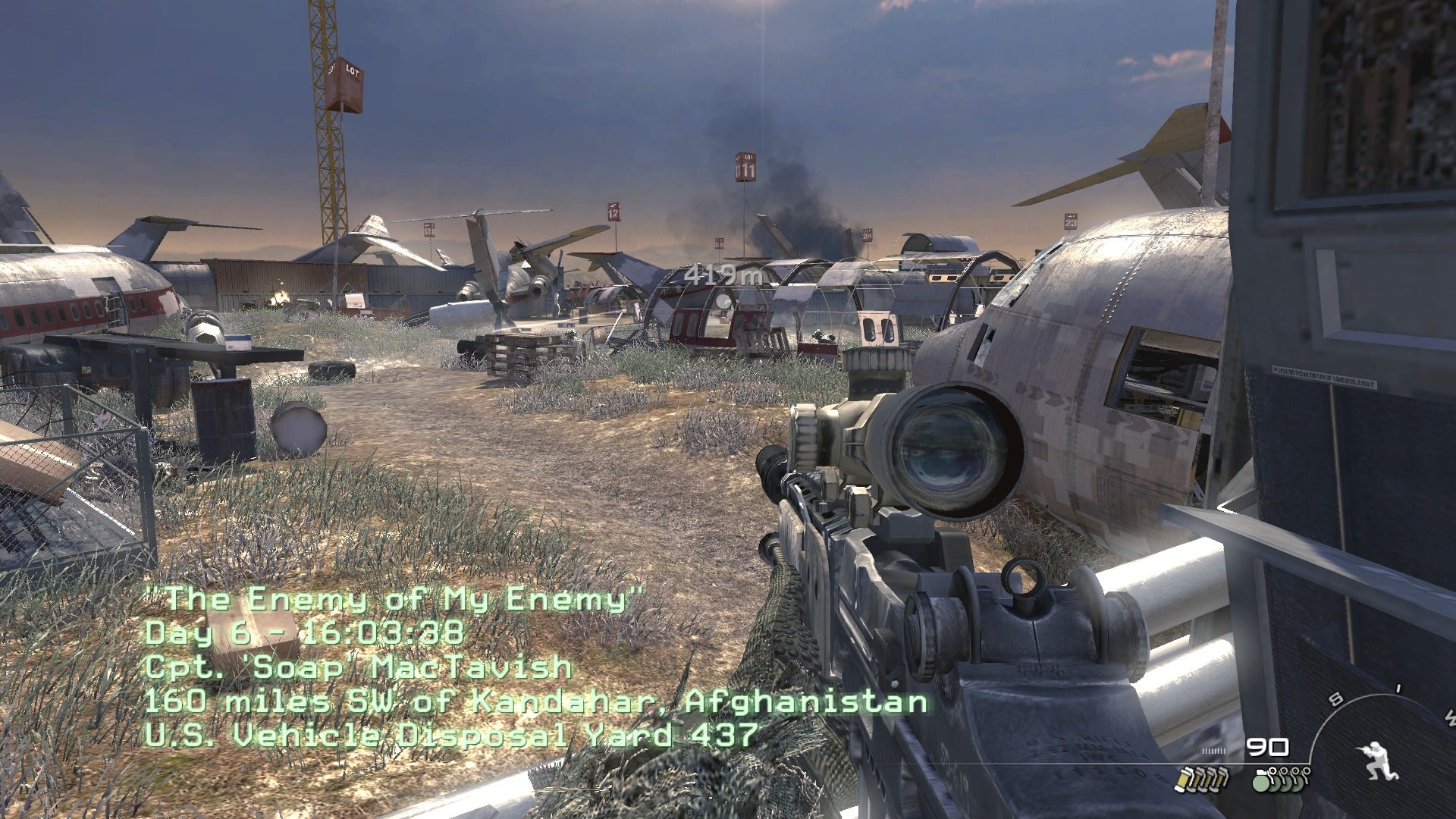Click the 419m objective distance marker
1456x819 pixels.
[721, 275]
